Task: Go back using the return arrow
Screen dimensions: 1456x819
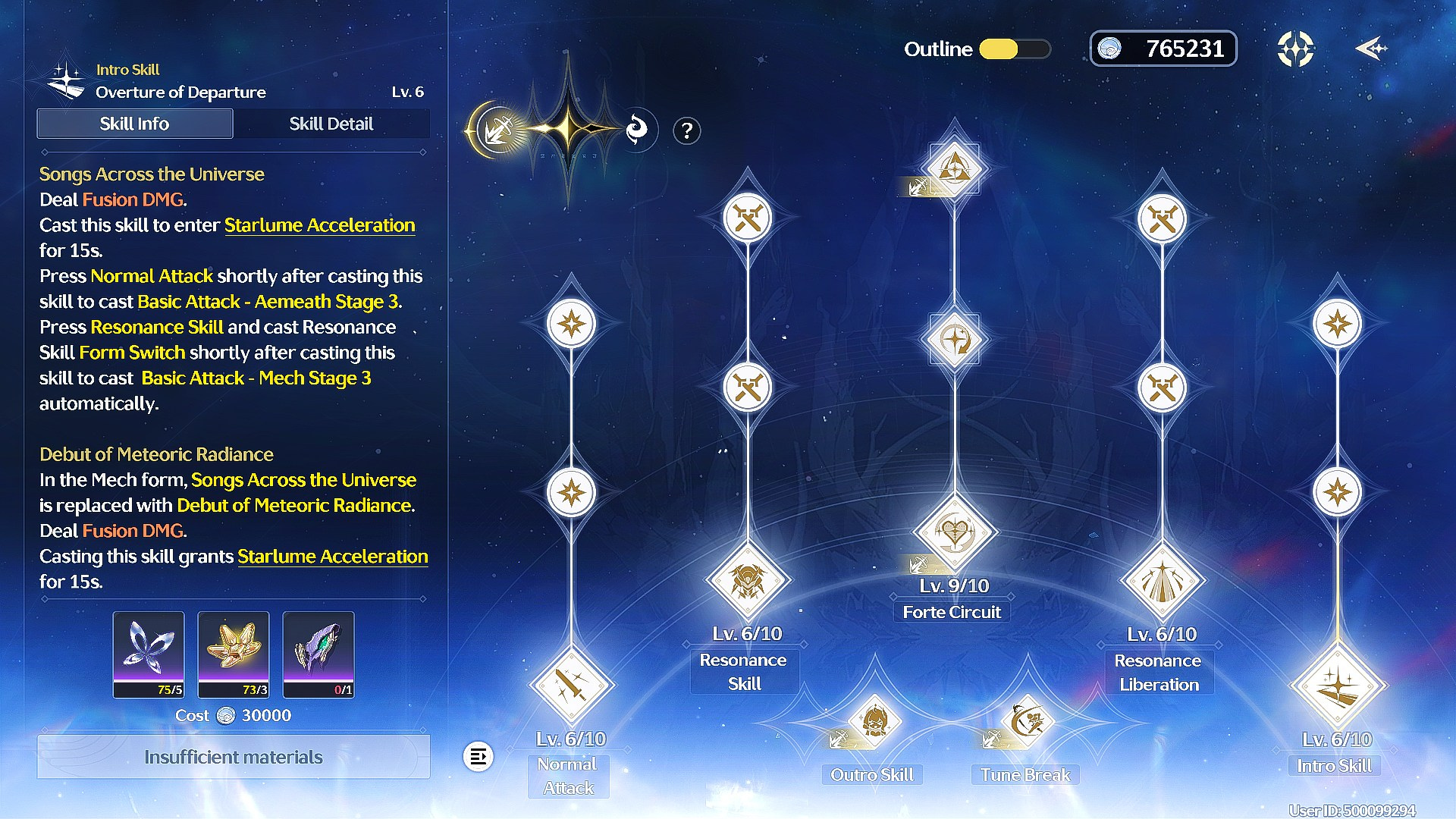Action: 1371,49
